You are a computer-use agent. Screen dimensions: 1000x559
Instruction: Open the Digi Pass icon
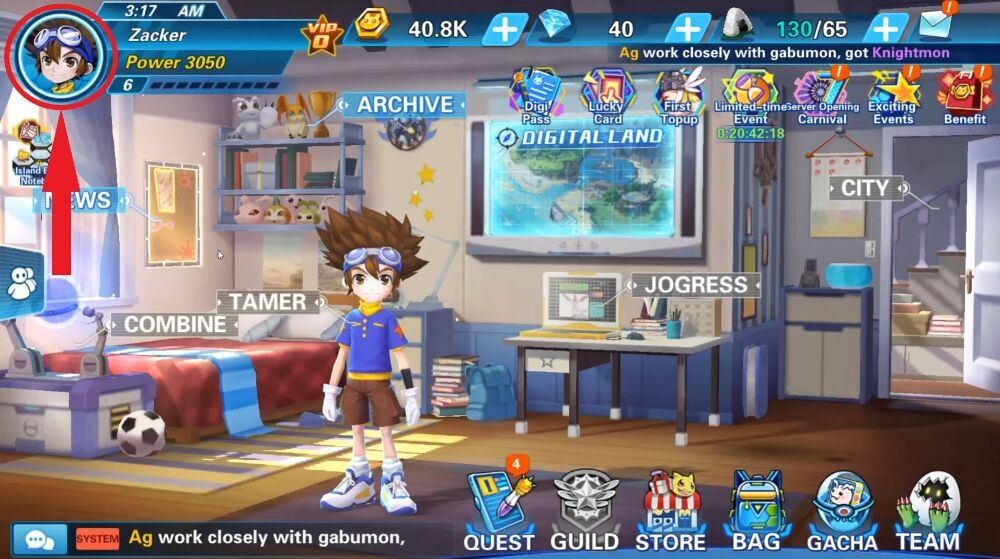(536, 97)
